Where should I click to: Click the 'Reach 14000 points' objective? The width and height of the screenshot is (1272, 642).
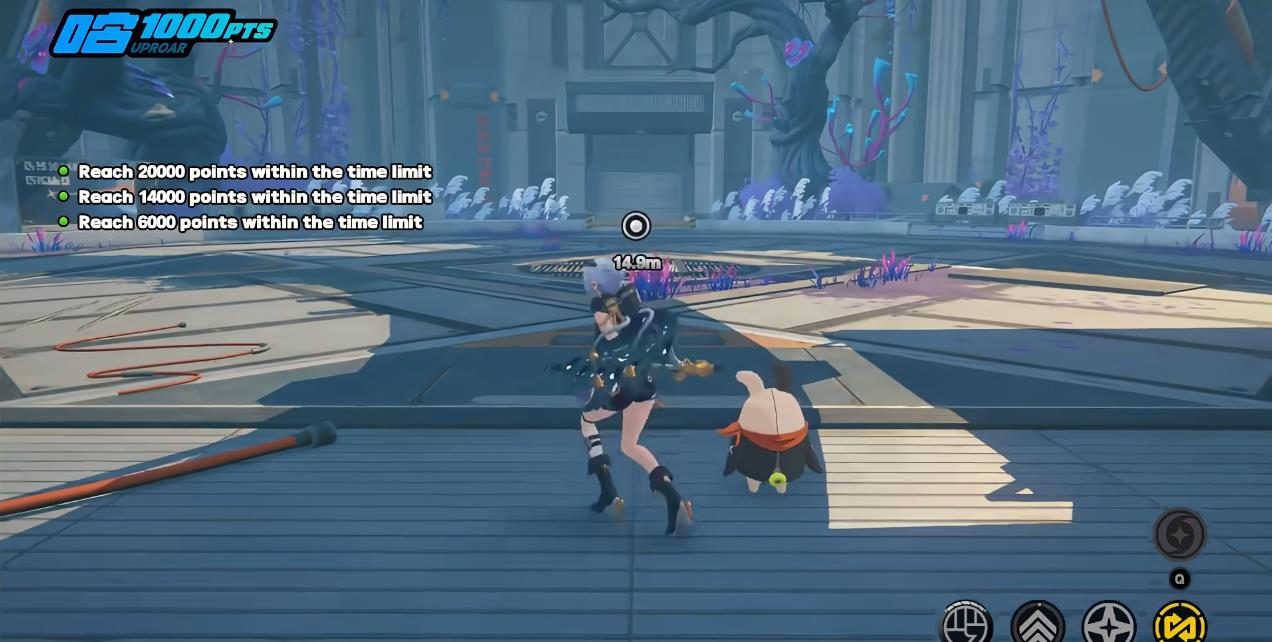[254, 197]
